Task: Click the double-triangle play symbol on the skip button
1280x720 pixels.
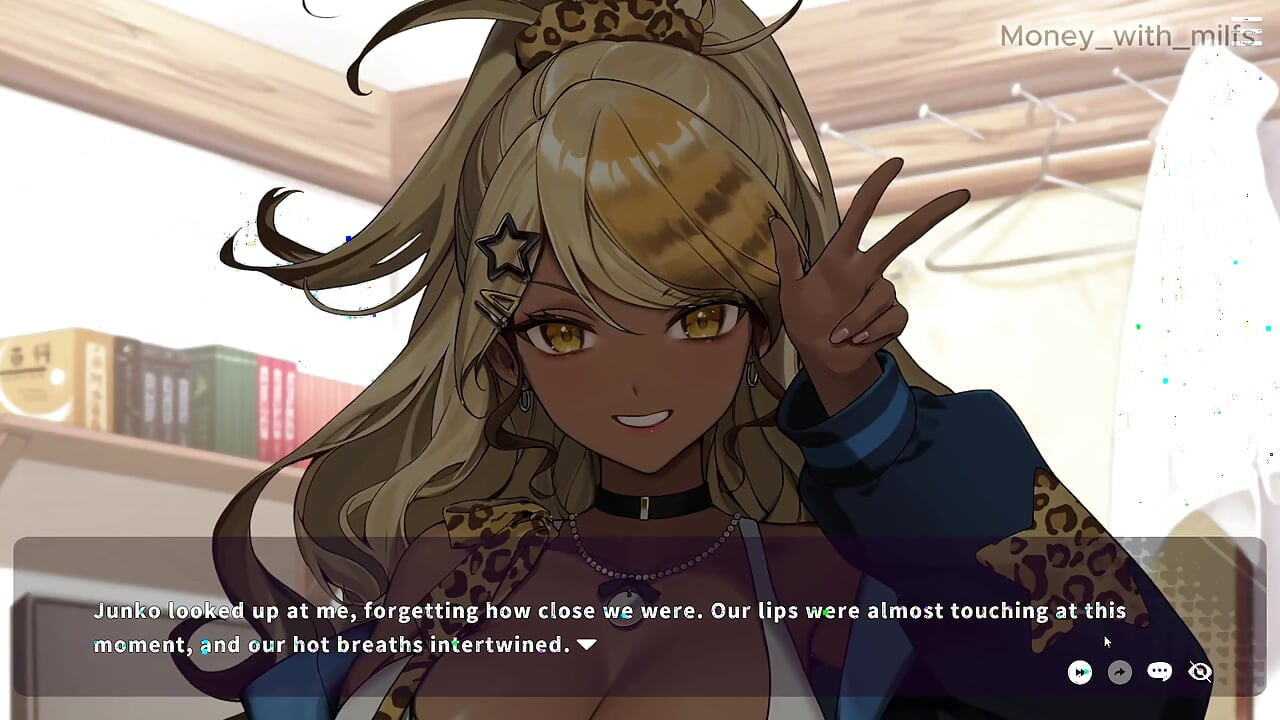Action: [1081, 672]
